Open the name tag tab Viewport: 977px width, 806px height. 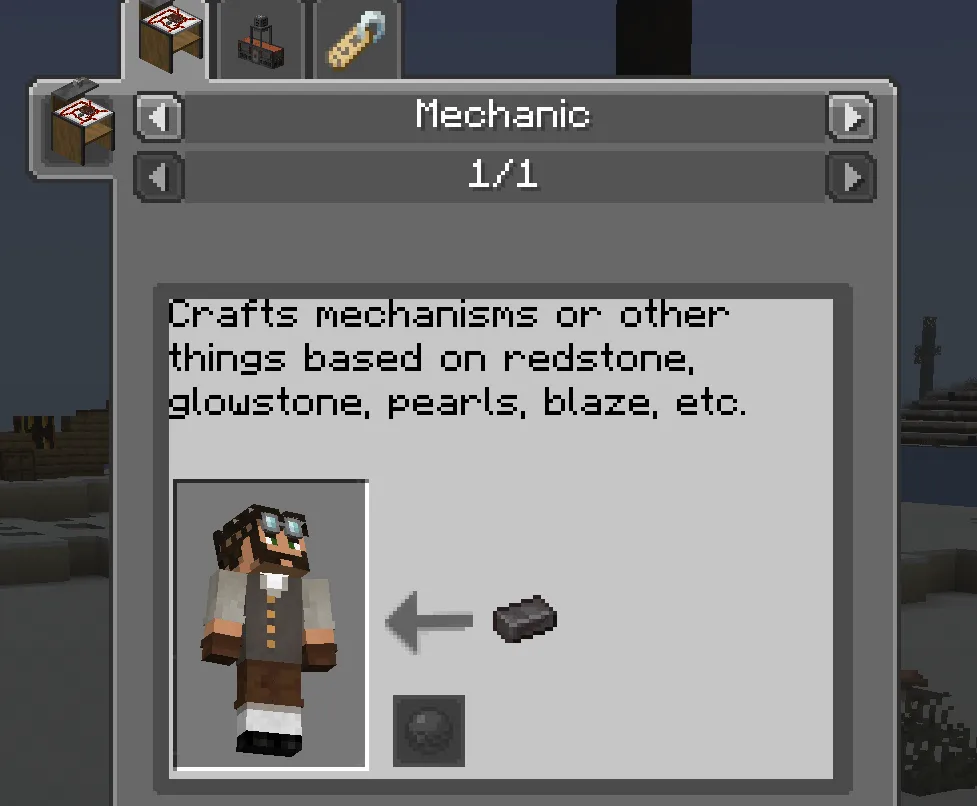tap(357, 42)
